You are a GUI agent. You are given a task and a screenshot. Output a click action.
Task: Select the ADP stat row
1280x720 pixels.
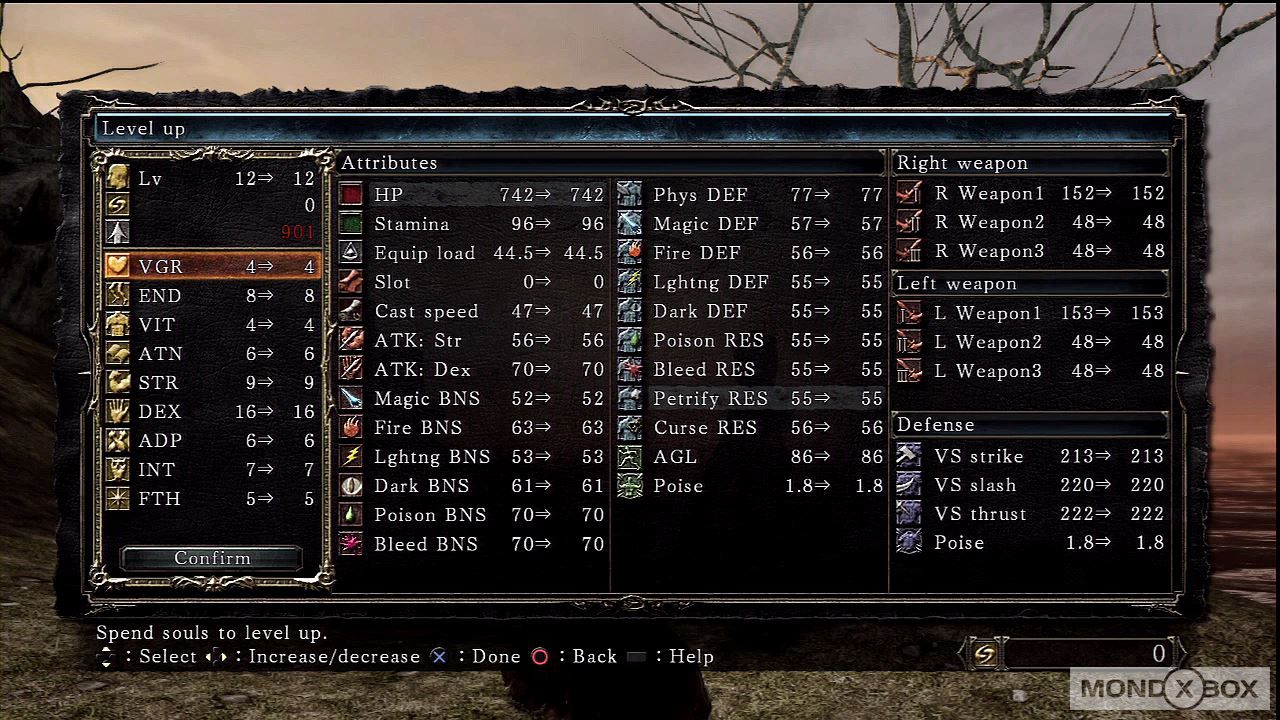click(212, 441)
